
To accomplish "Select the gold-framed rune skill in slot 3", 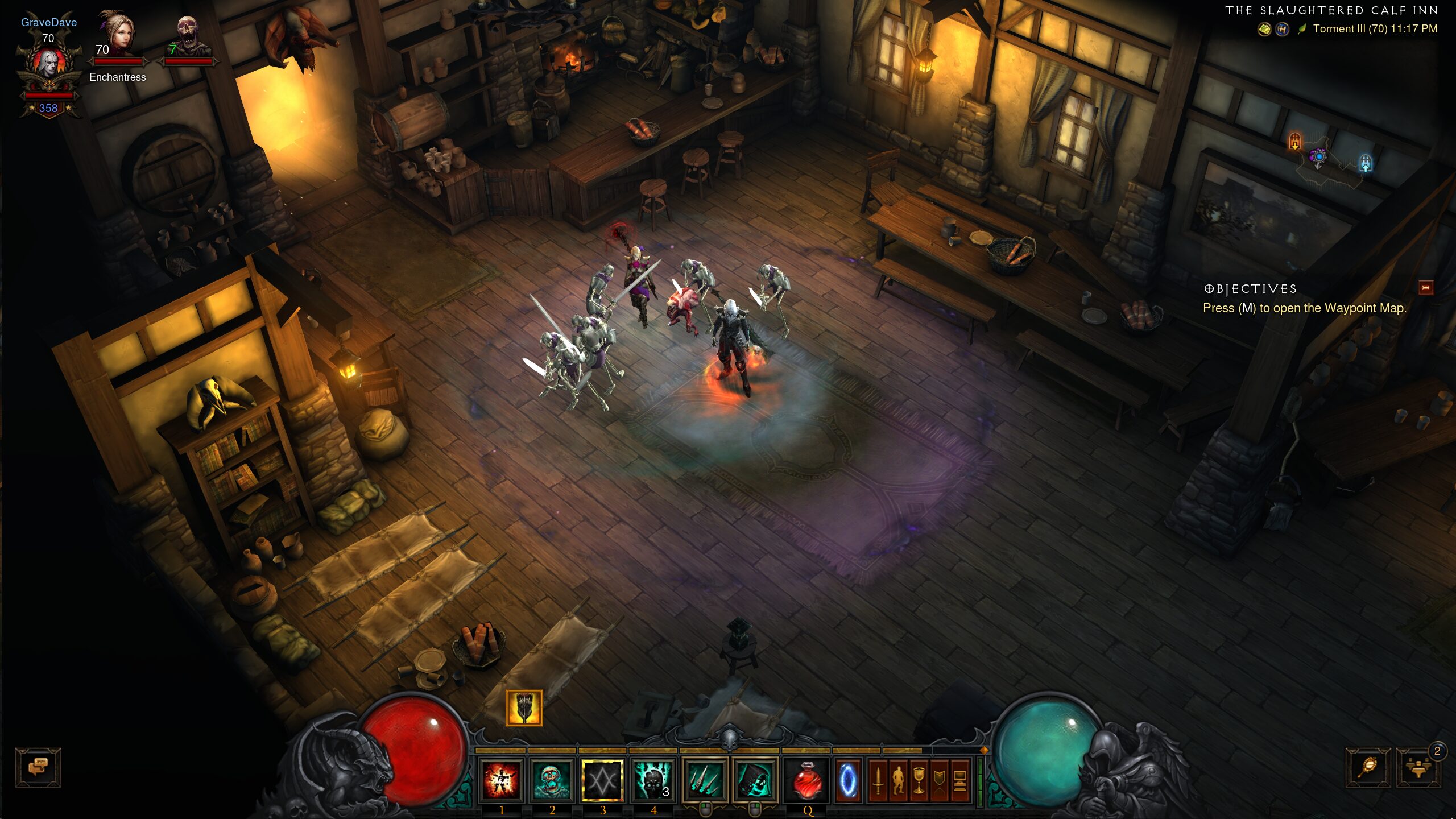I will [x=602, y=780].
